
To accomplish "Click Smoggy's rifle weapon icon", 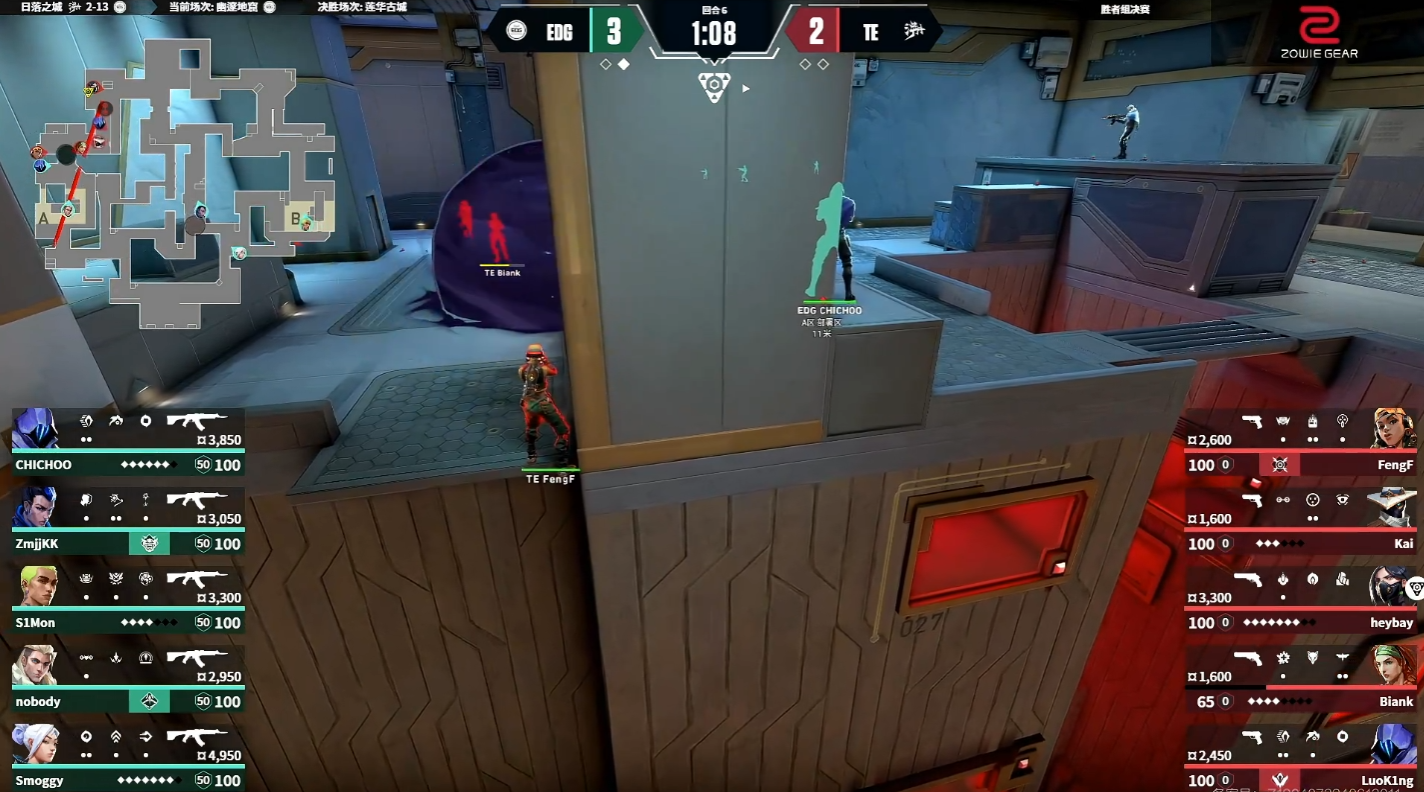I will [196, 737].
